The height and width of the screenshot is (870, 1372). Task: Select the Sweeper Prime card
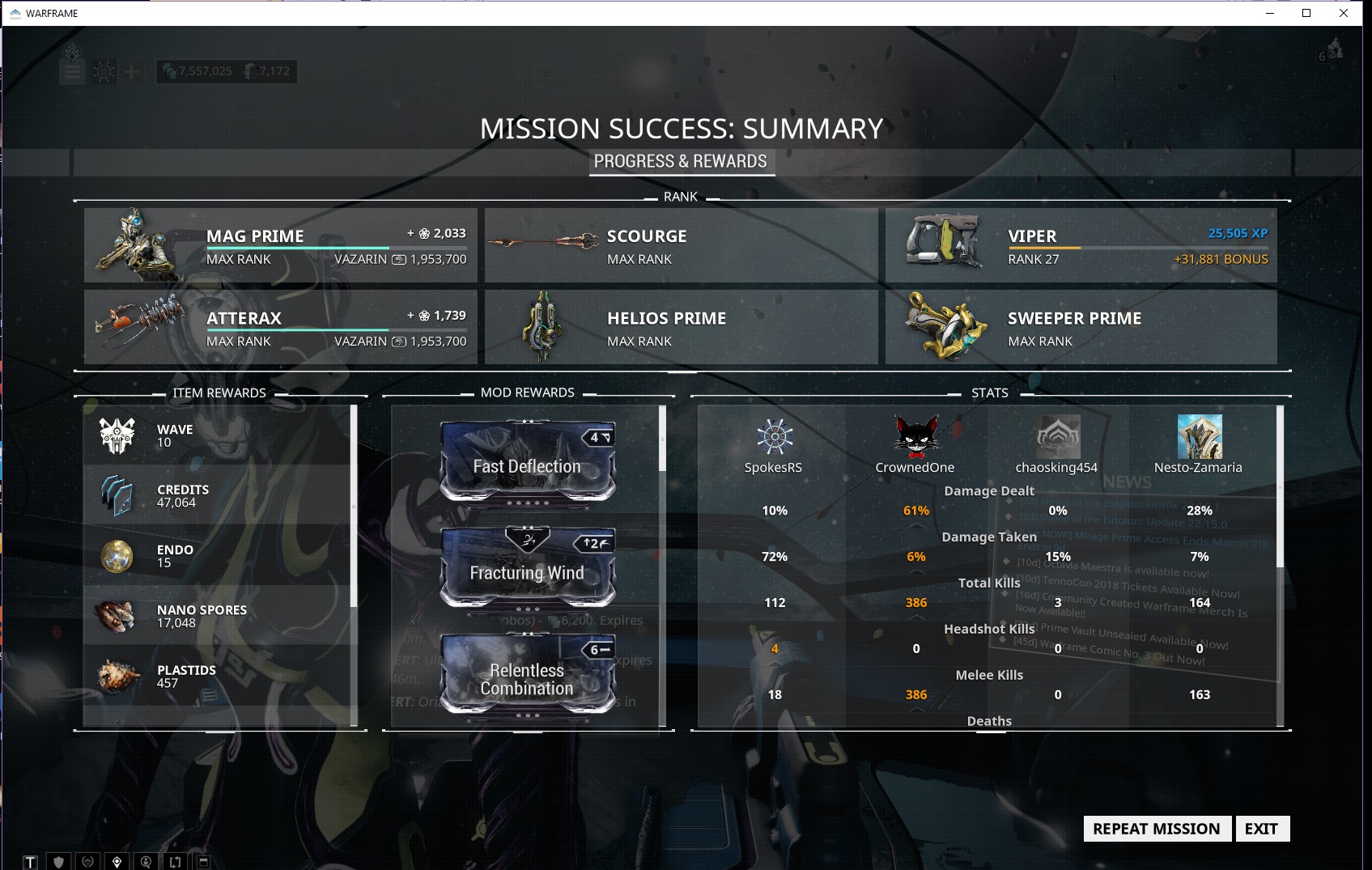click(1081, 327)
